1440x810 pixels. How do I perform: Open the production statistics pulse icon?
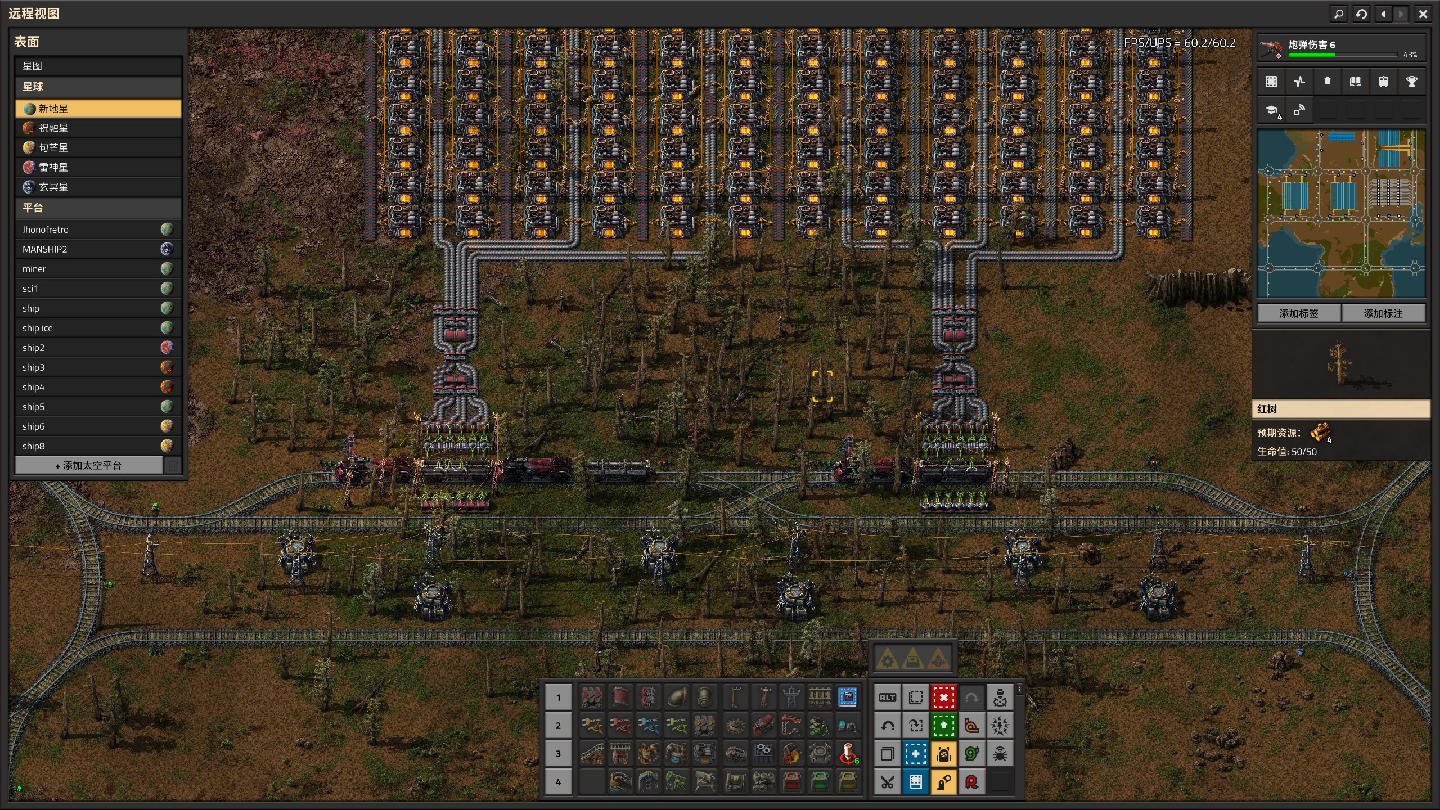click(1299, 82)
